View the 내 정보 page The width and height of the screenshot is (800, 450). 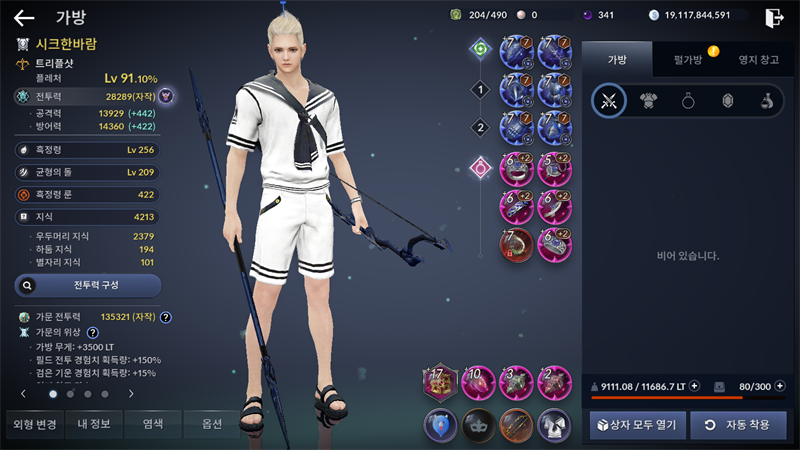click(x=95, y=424)
